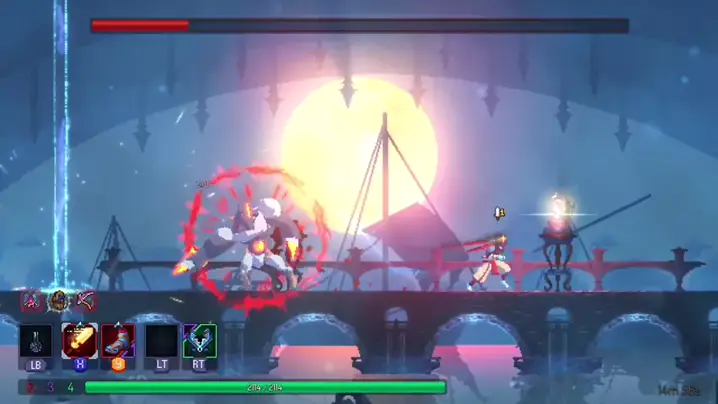
Task: Click the first red mutation icon
Action: [33, 299]
